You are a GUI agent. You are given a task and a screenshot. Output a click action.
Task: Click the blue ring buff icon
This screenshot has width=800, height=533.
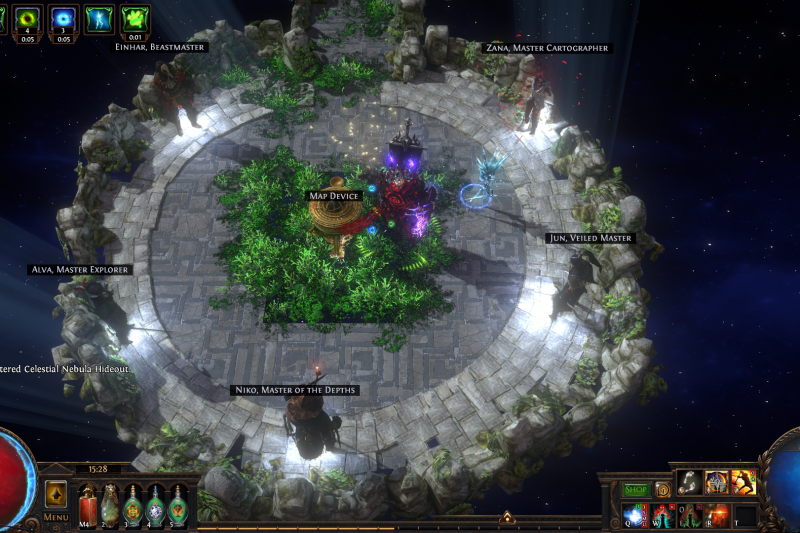64,18
